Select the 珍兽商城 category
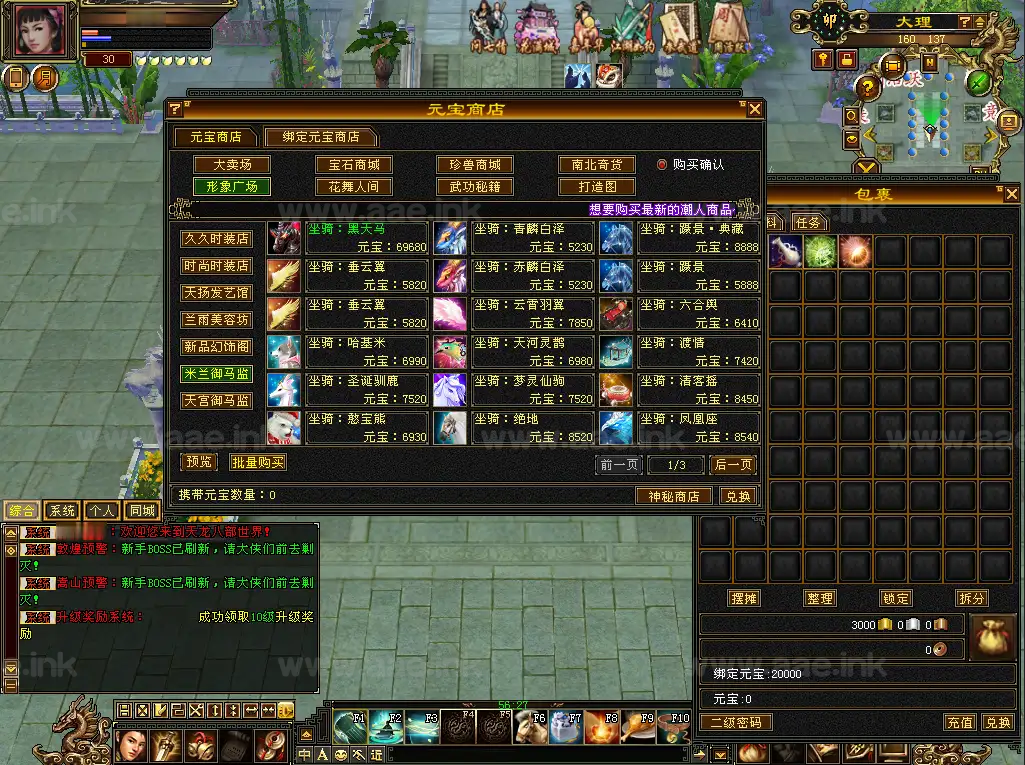The height and width of the screenshot is (765, 1025). point(475,165)
